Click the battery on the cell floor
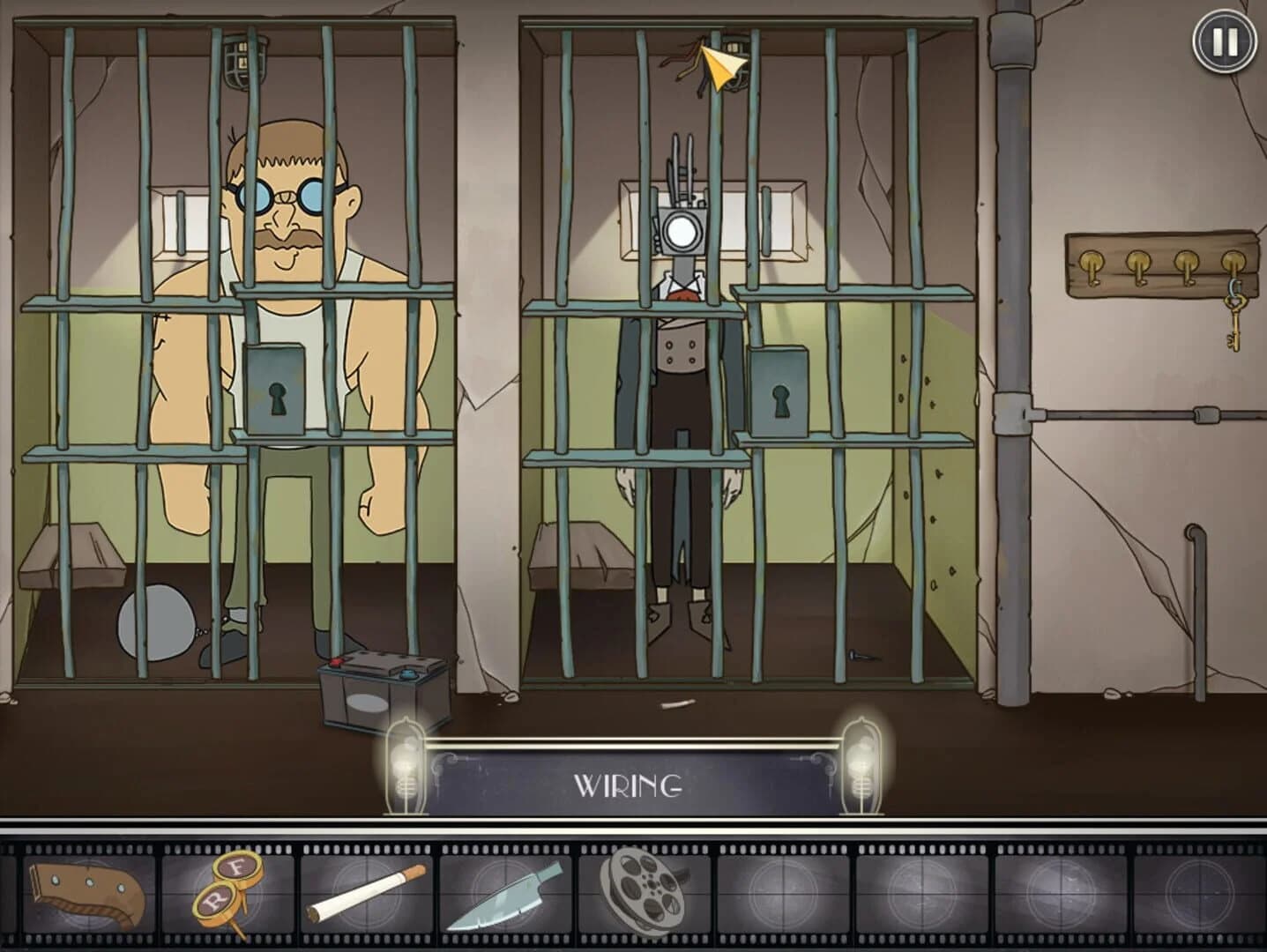 [381, 688]
